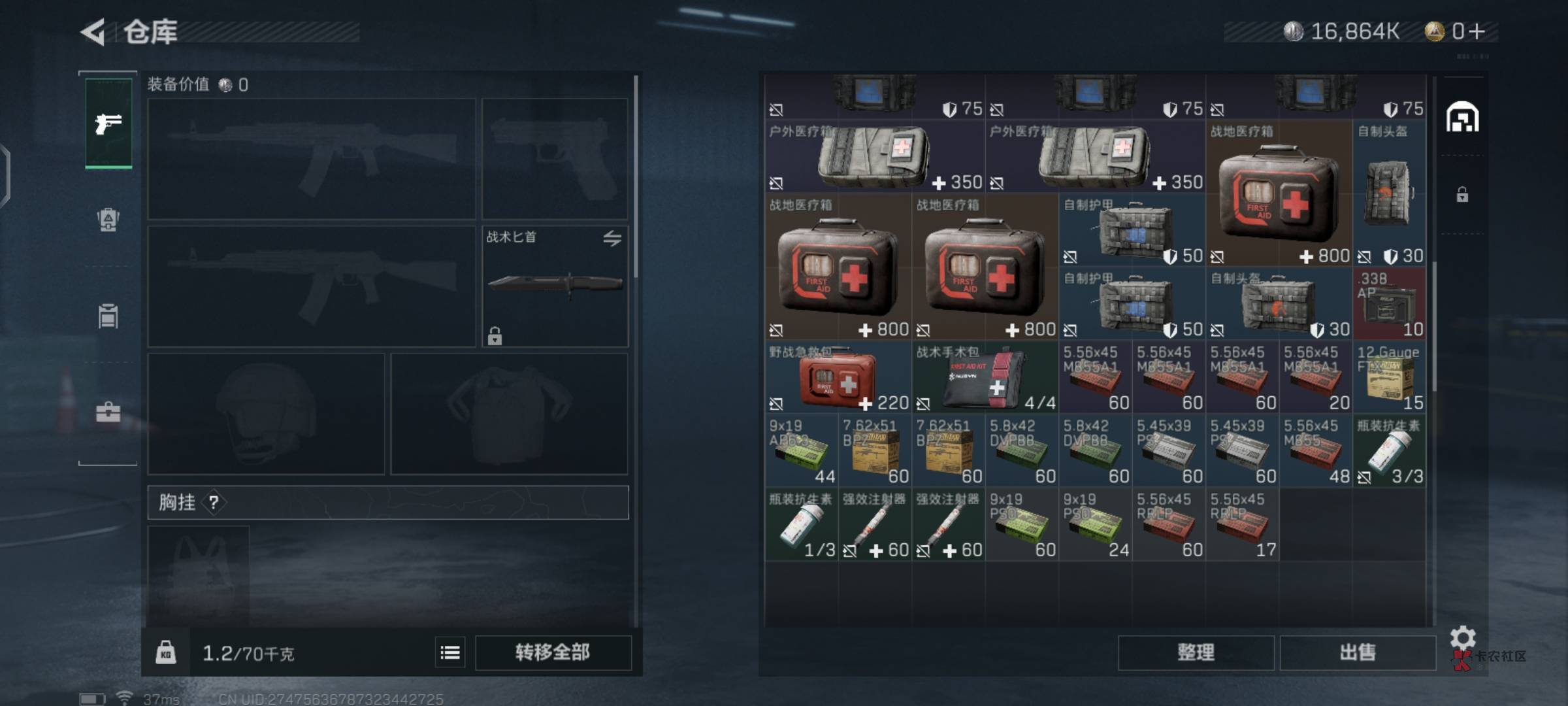Select the 9x19 AP6.3 ammo stack of 44
Viewport: 1568px width, 706px height.
pos(801,451)
